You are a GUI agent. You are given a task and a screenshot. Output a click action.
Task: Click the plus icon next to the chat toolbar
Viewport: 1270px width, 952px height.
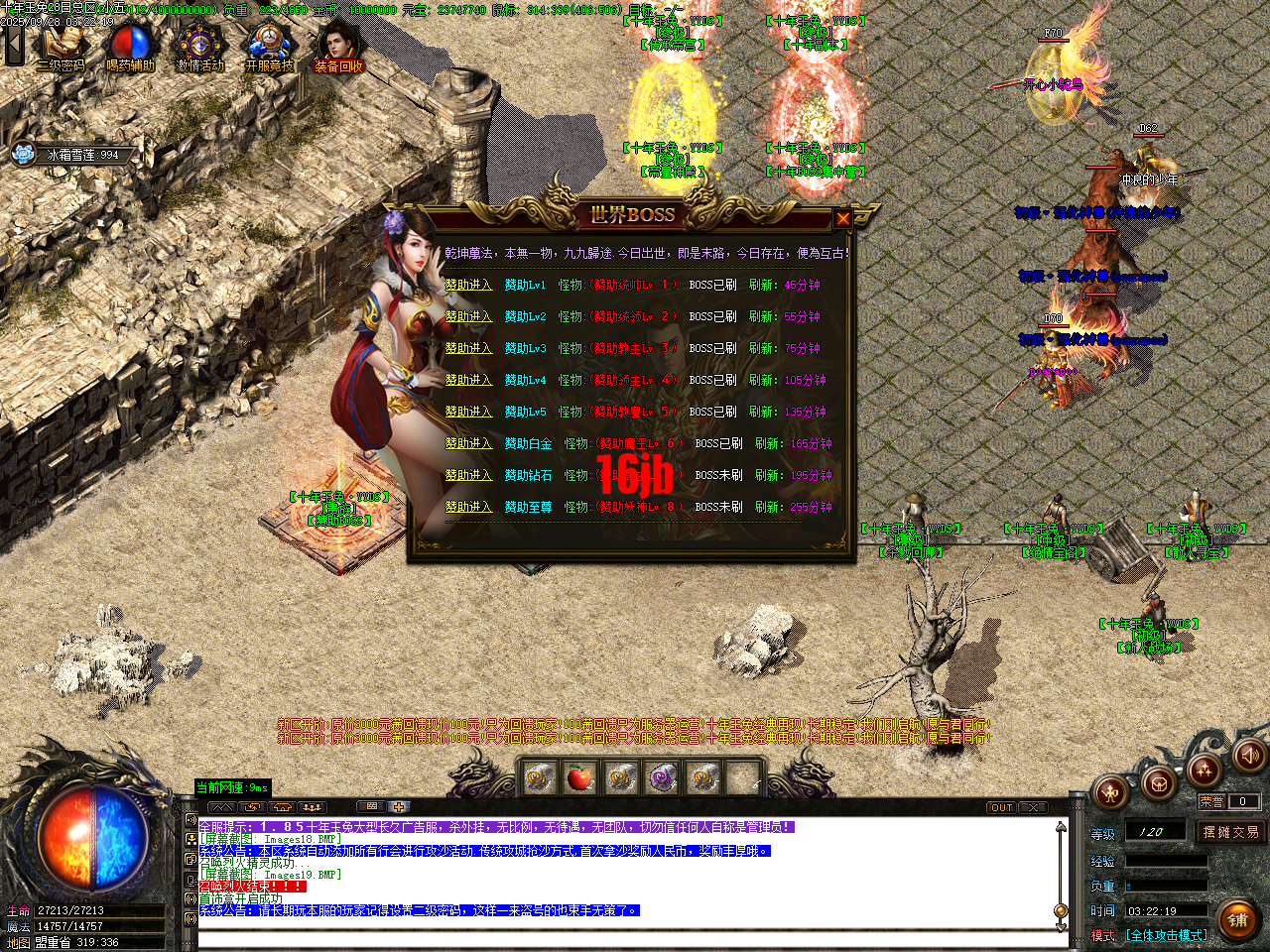(402, 806)
